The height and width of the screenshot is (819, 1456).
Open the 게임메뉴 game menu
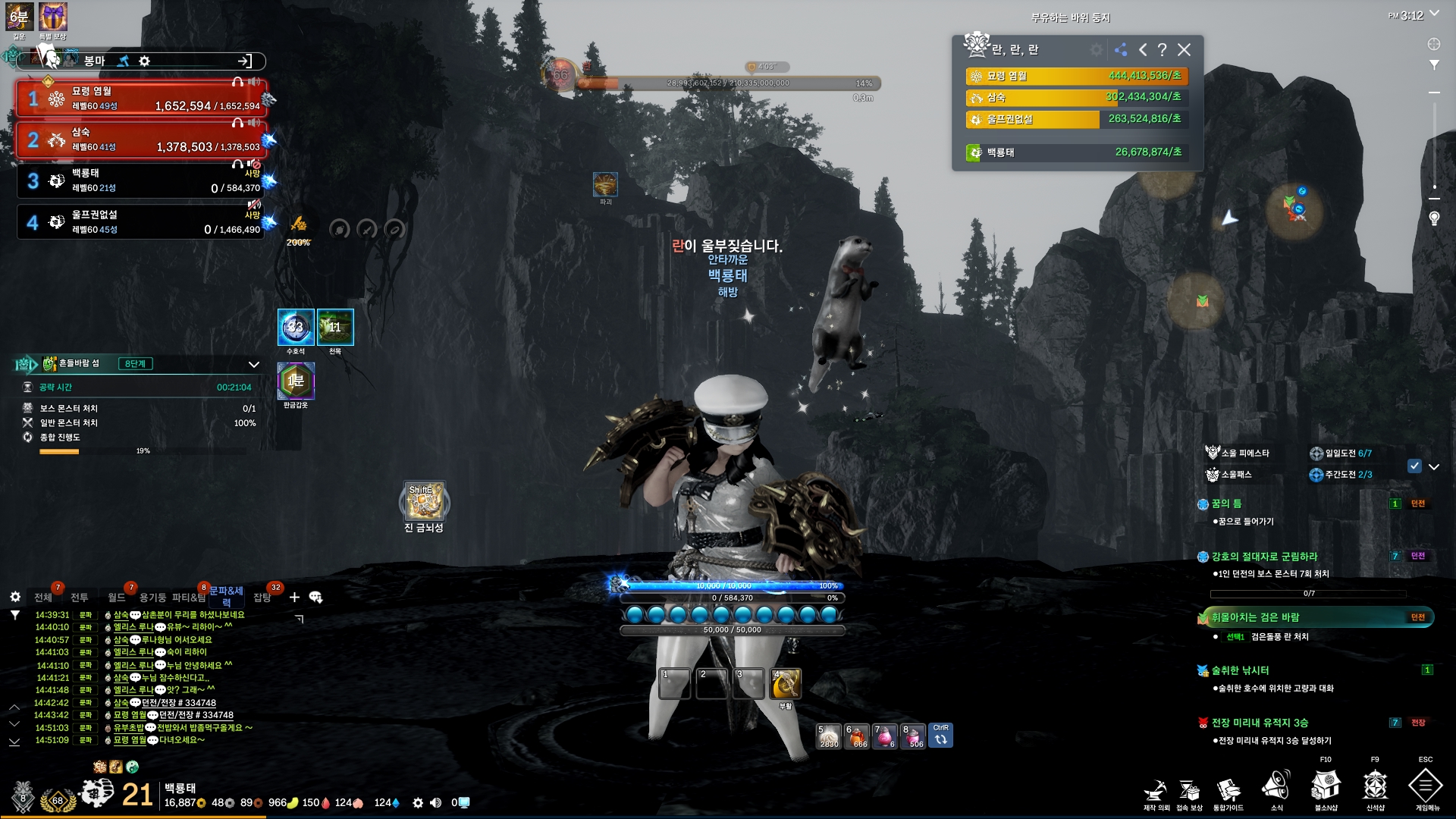1425,786
